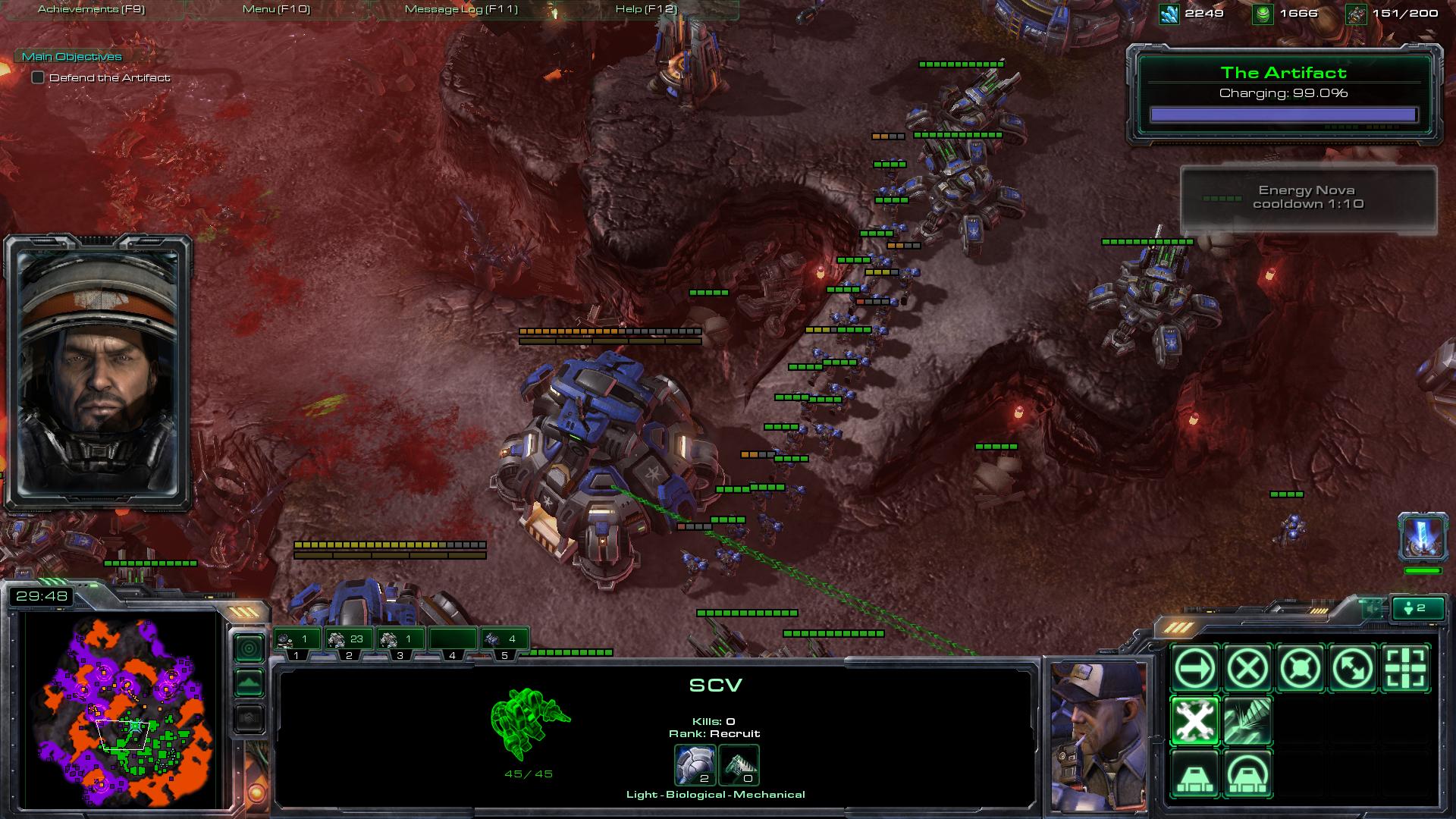Toggle the minimap terrain display button
The width and height of the screenshot is (1456, 819).
pyautogui.click(x=249, y=683)
